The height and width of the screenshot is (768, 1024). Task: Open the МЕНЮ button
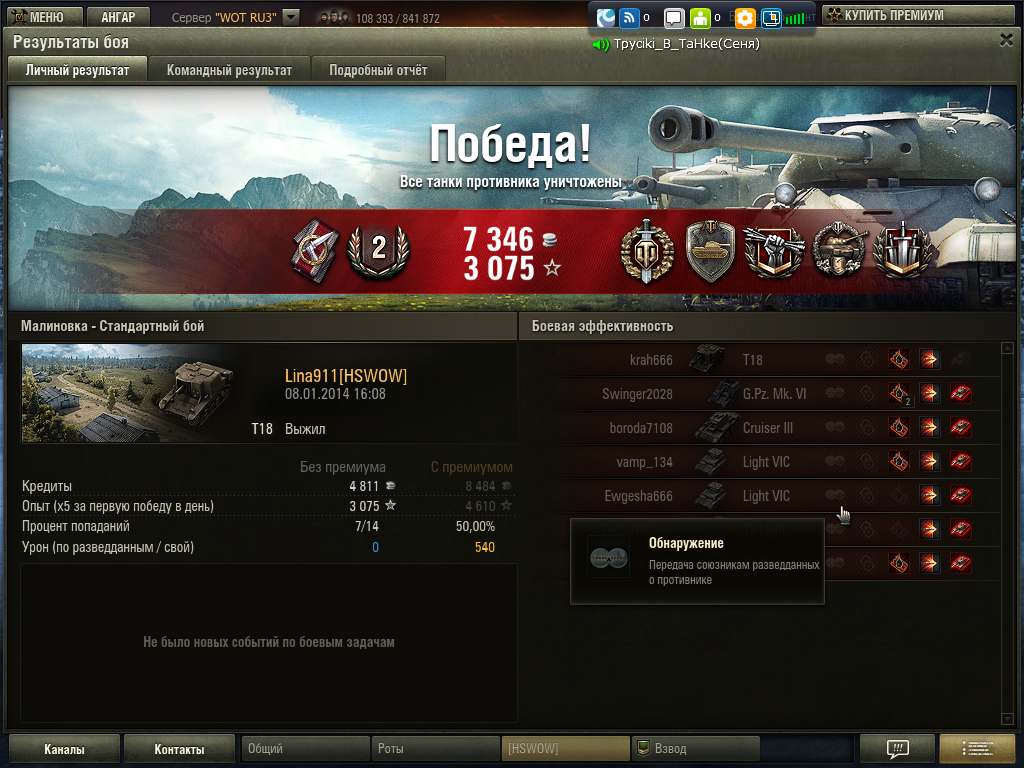click(40, 17)
